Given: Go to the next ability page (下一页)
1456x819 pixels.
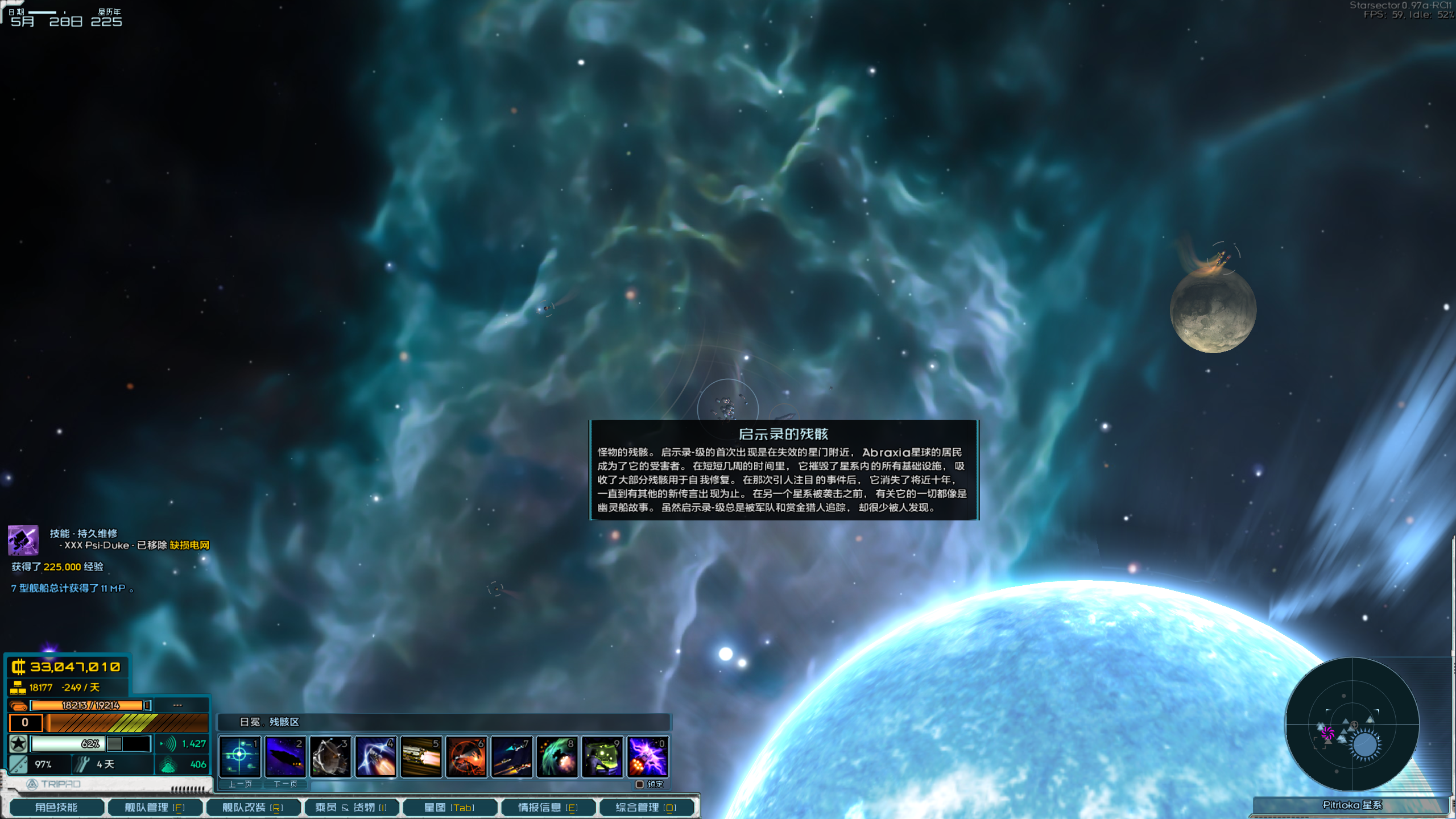Looking at the screenshot, I should [x=286, y=784].
